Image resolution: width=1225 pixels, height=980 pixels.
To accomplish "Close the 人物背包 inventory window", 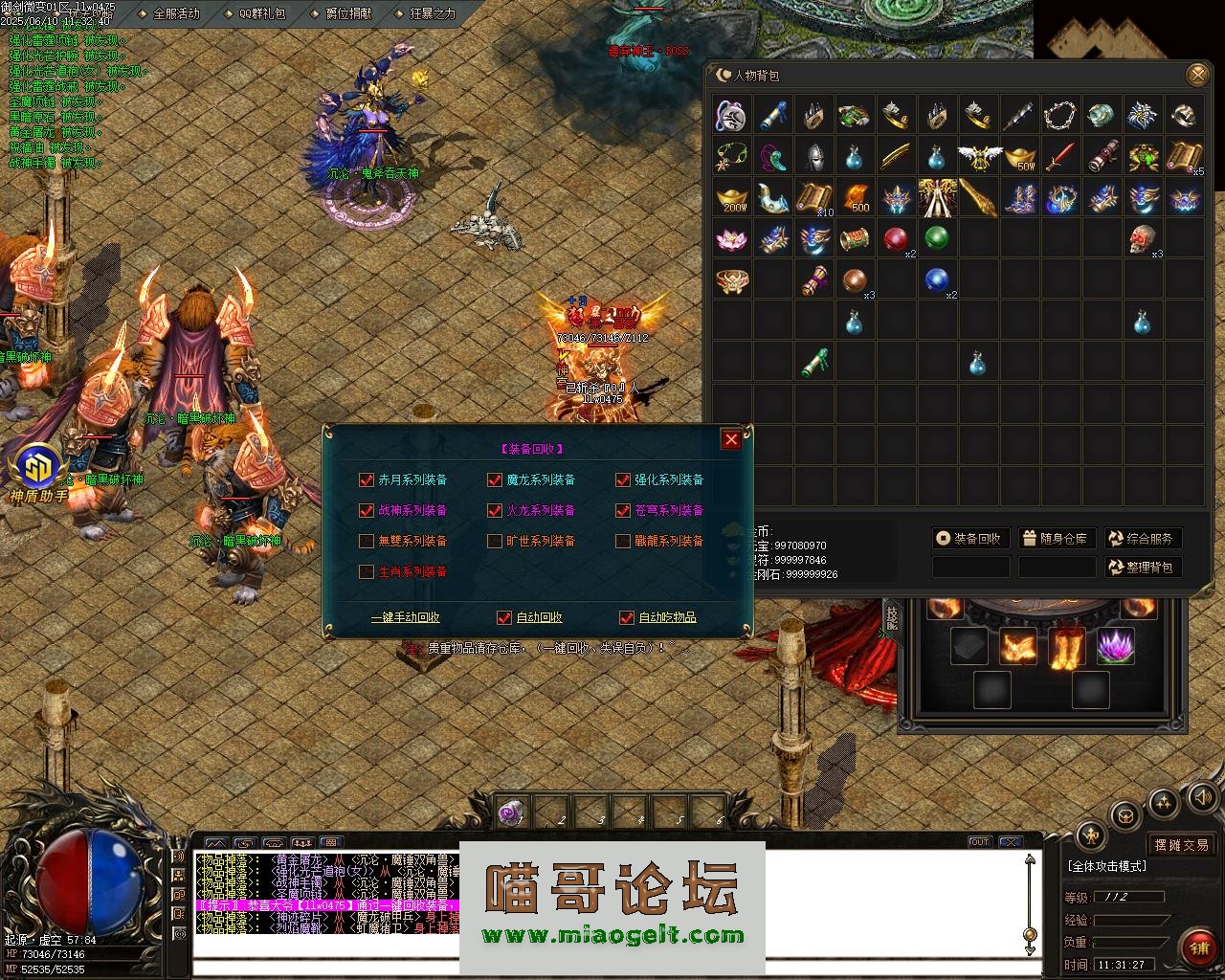I will click(1196, 75).
